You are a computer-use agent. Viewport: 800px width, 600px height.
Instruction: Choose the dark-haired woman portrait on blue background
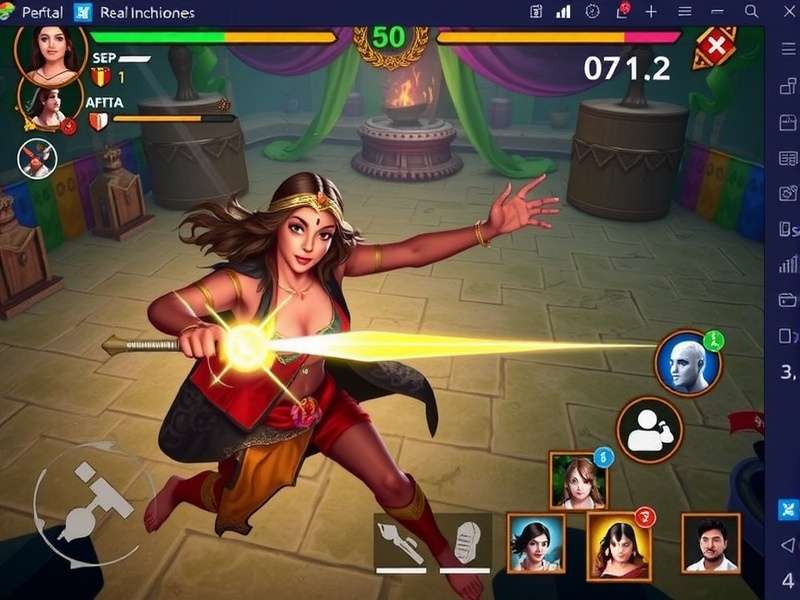[x=535, y=543]
